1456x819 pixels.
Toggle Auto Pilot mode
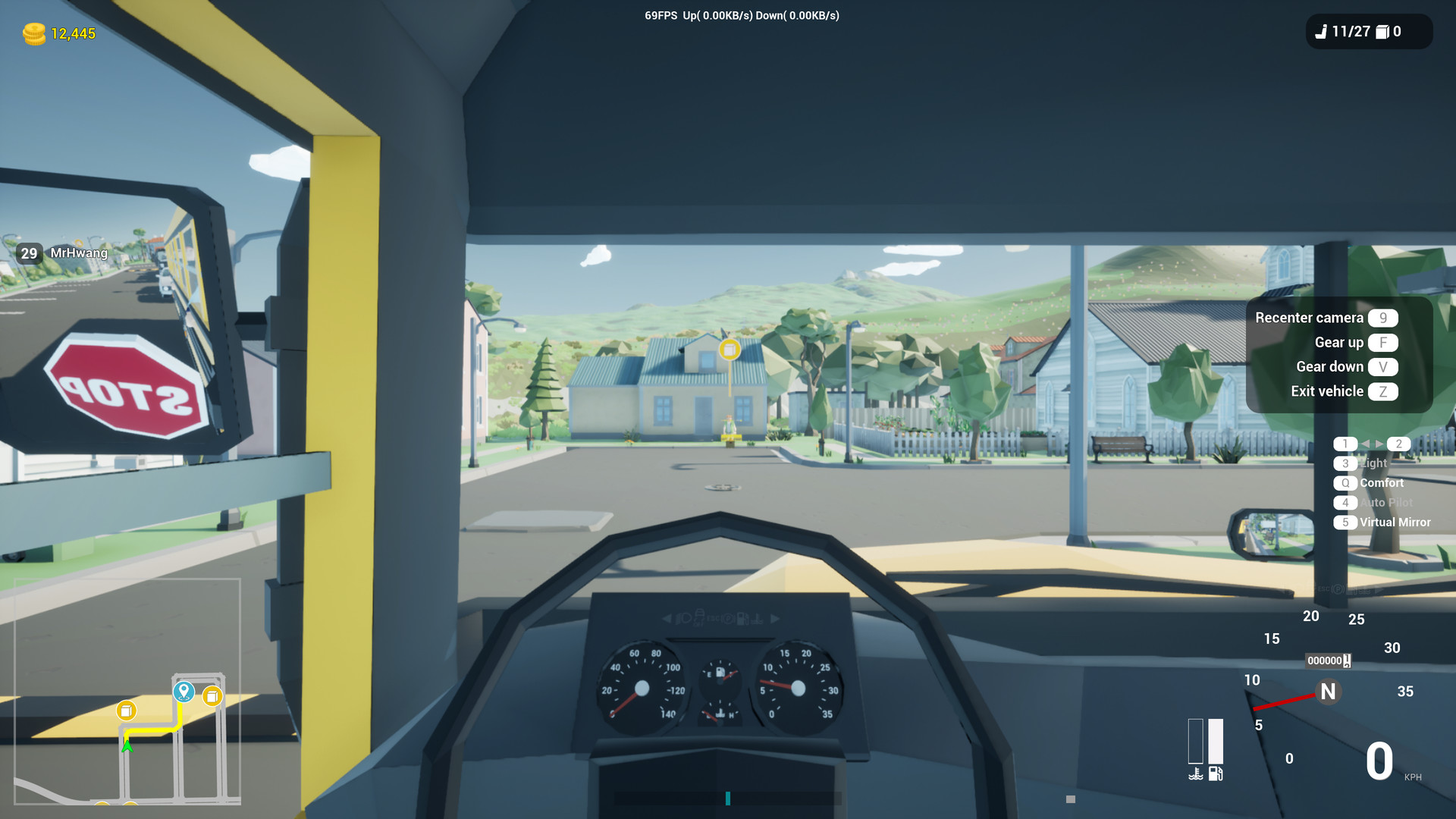[1386, 503]
